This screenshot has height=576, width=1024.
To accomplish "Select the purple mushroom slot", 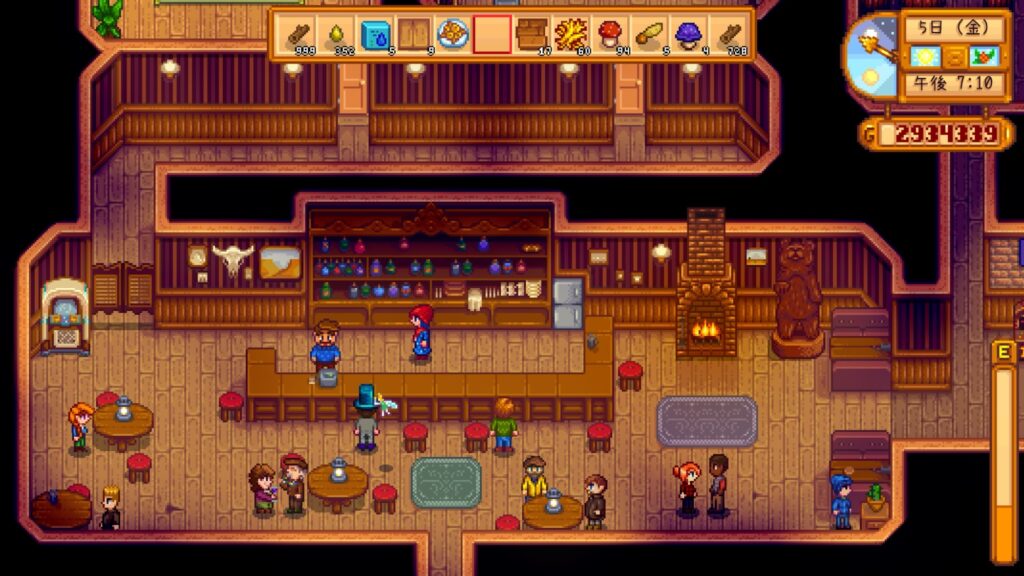I will click(687, 35).
